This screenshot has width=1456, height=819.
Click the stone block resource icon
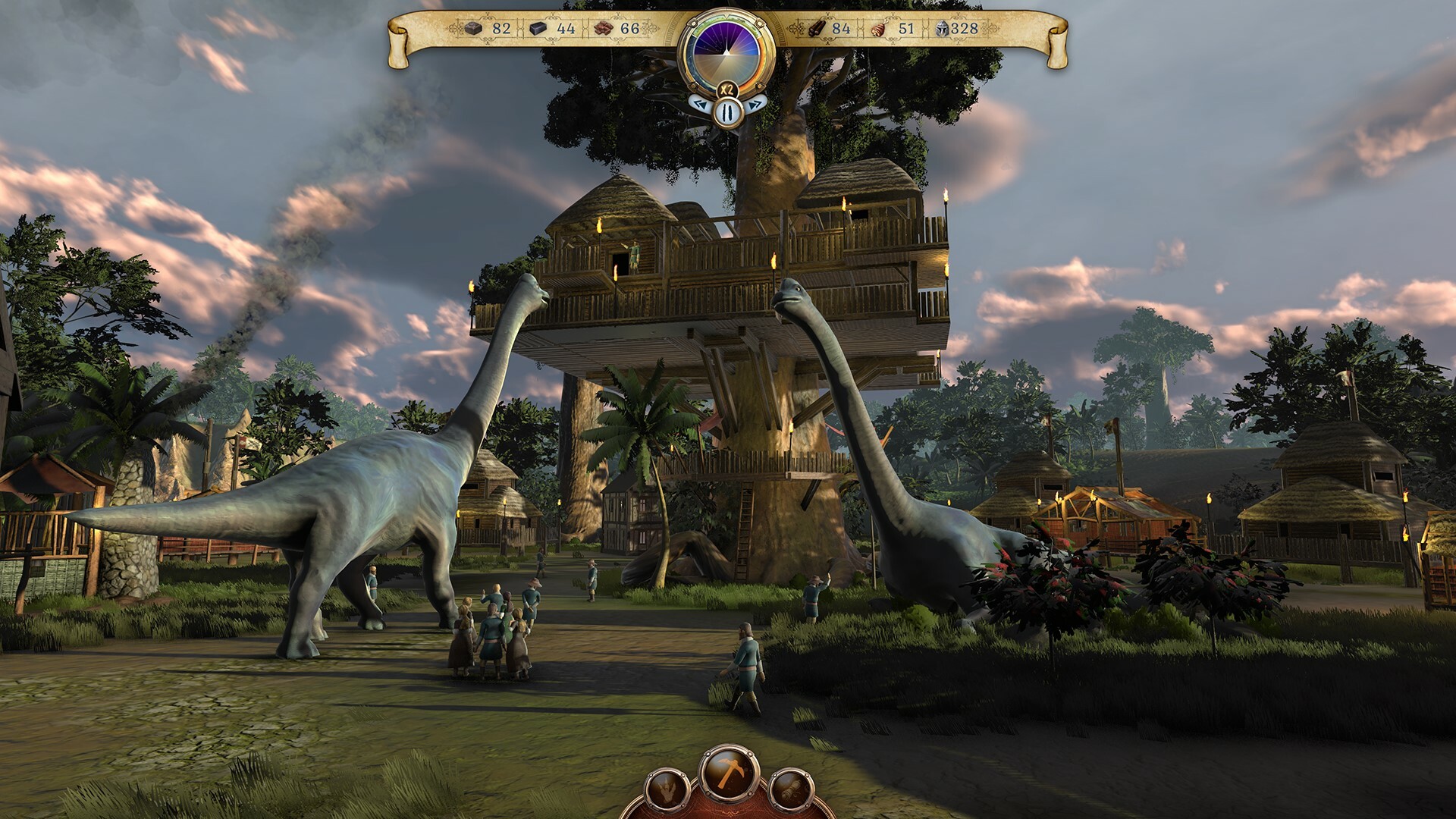[x=538, y=29]
